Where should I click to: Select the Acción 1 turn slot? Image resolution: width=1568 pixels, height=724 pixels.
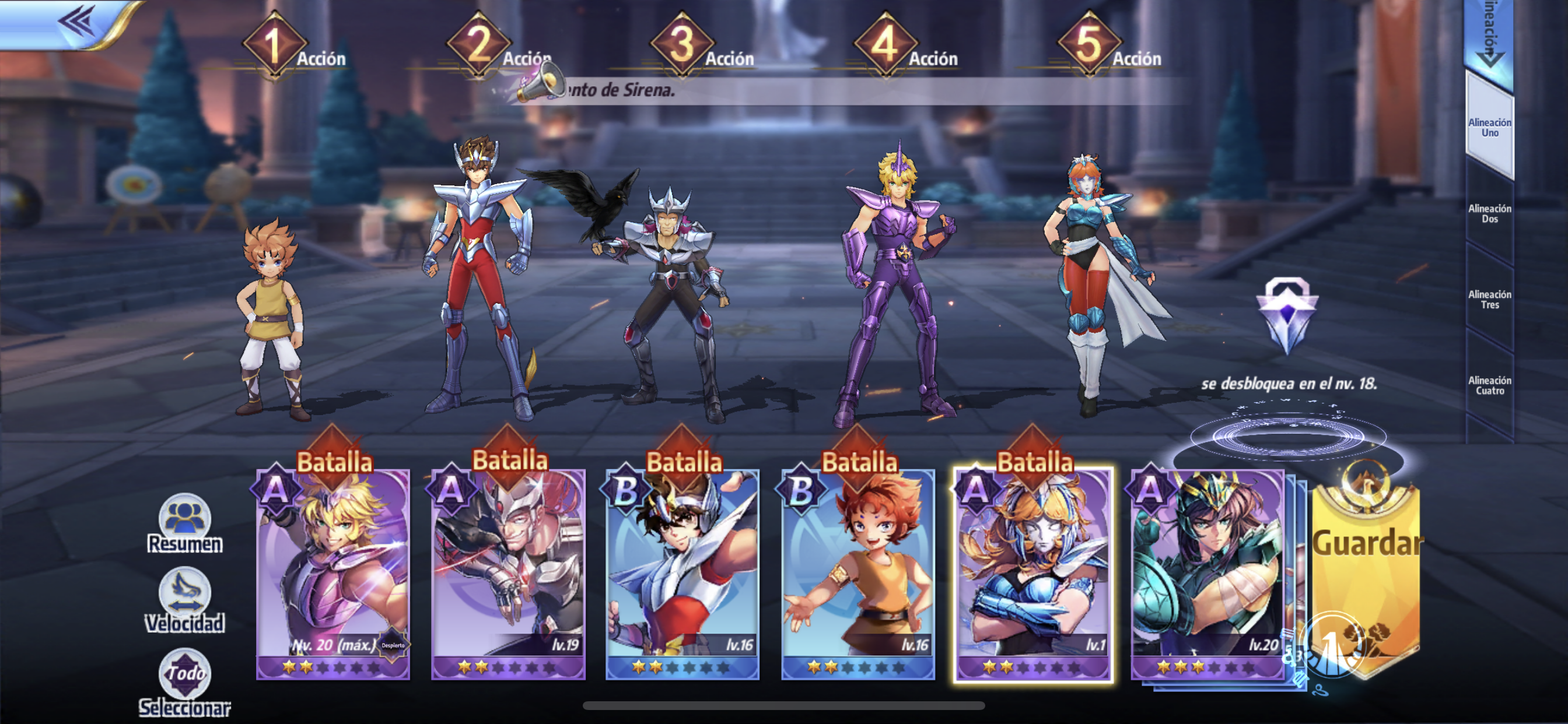tap(275, 46)
